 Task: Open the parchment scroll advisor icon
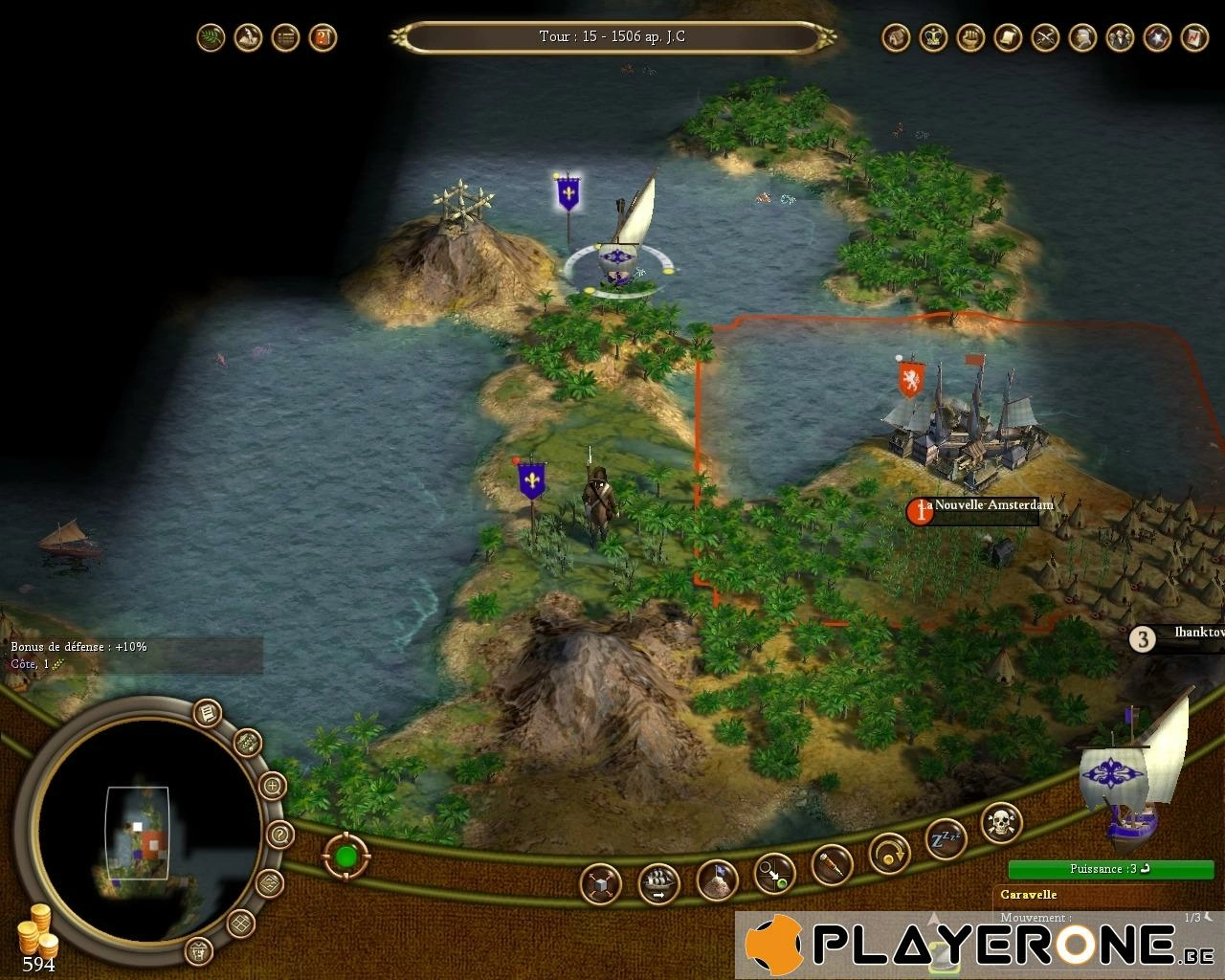coord(1007,38)
